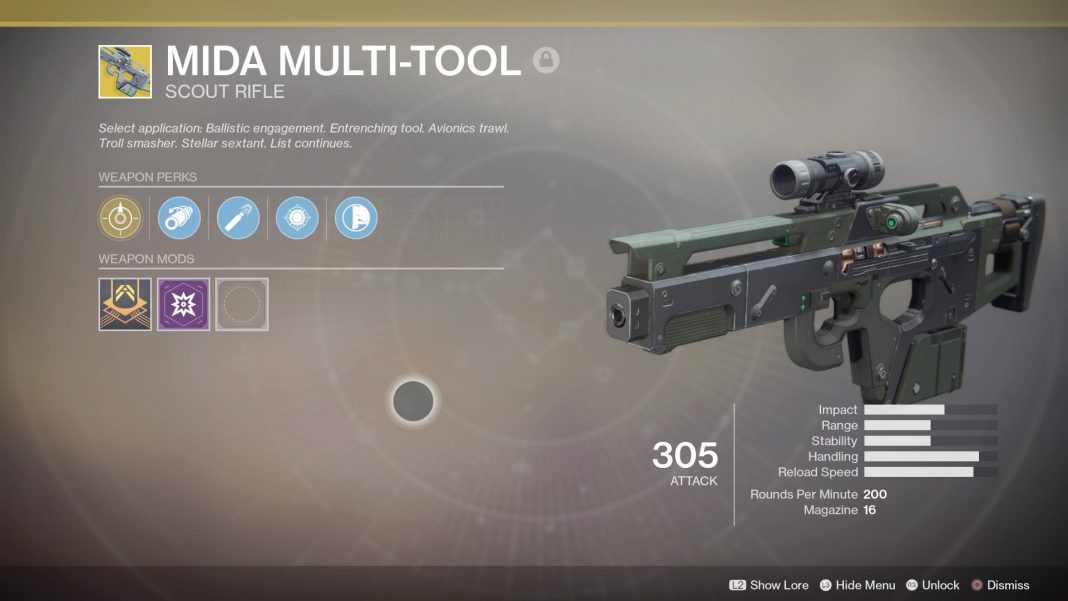Open the empty weapon mod slot
This screenshot has width=1068, height=601.
[x=242, y=304]
